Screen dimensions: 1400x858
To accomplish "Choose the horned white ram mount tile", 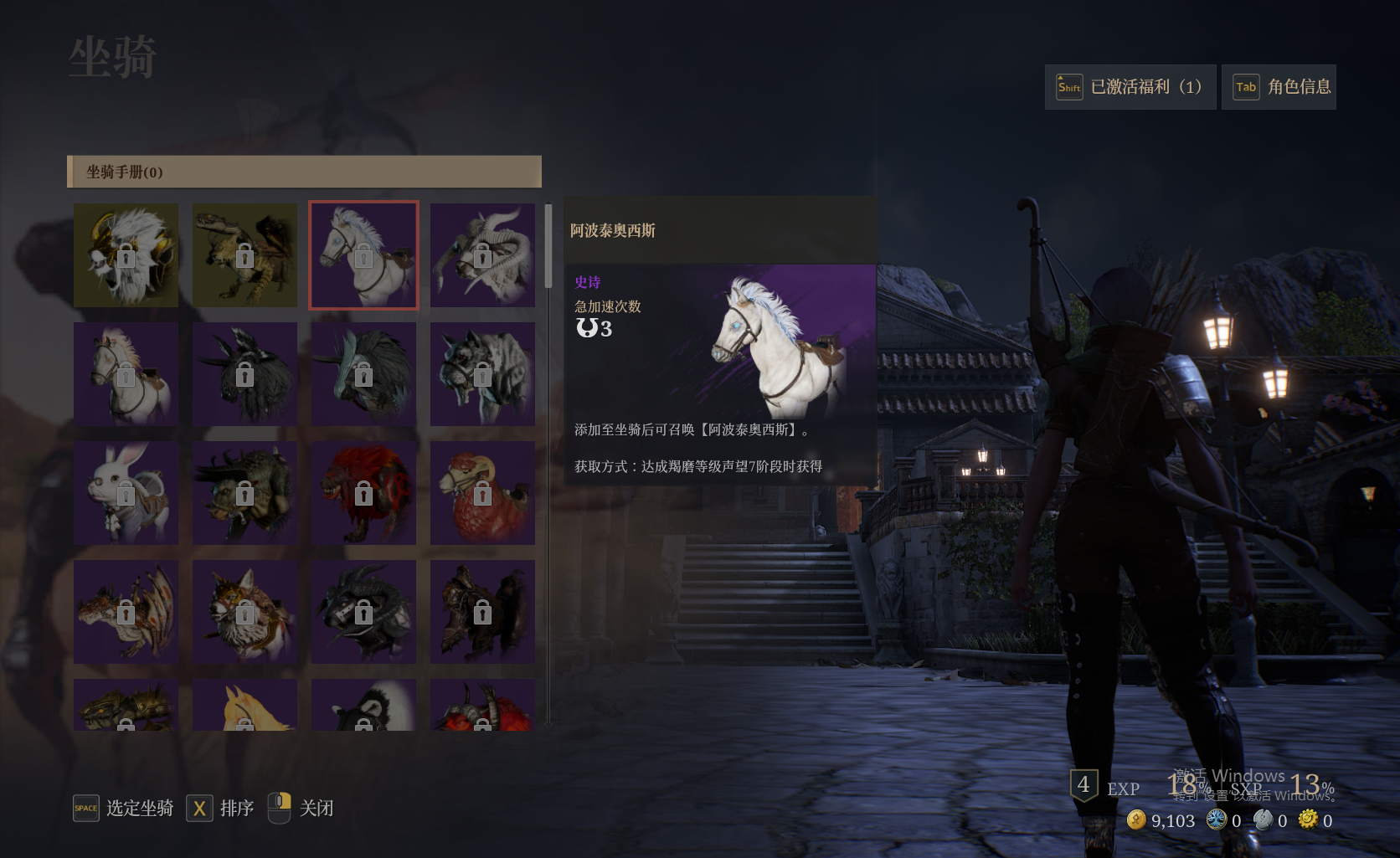I will (x=482, y=255).
